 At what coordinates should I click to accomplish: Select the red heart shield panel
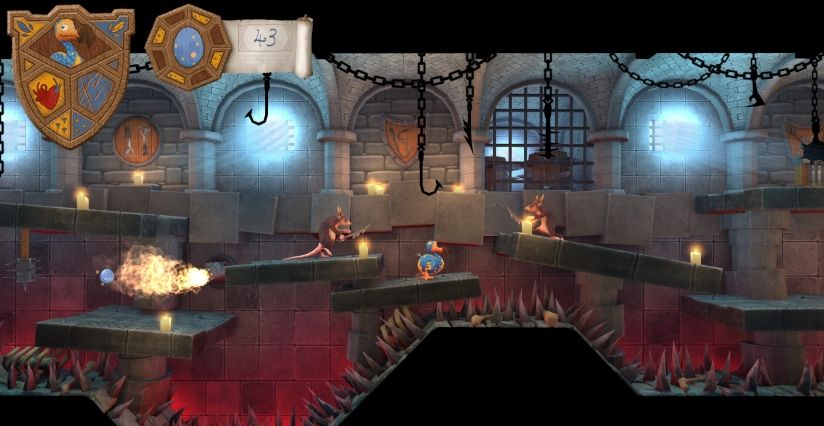46,95
